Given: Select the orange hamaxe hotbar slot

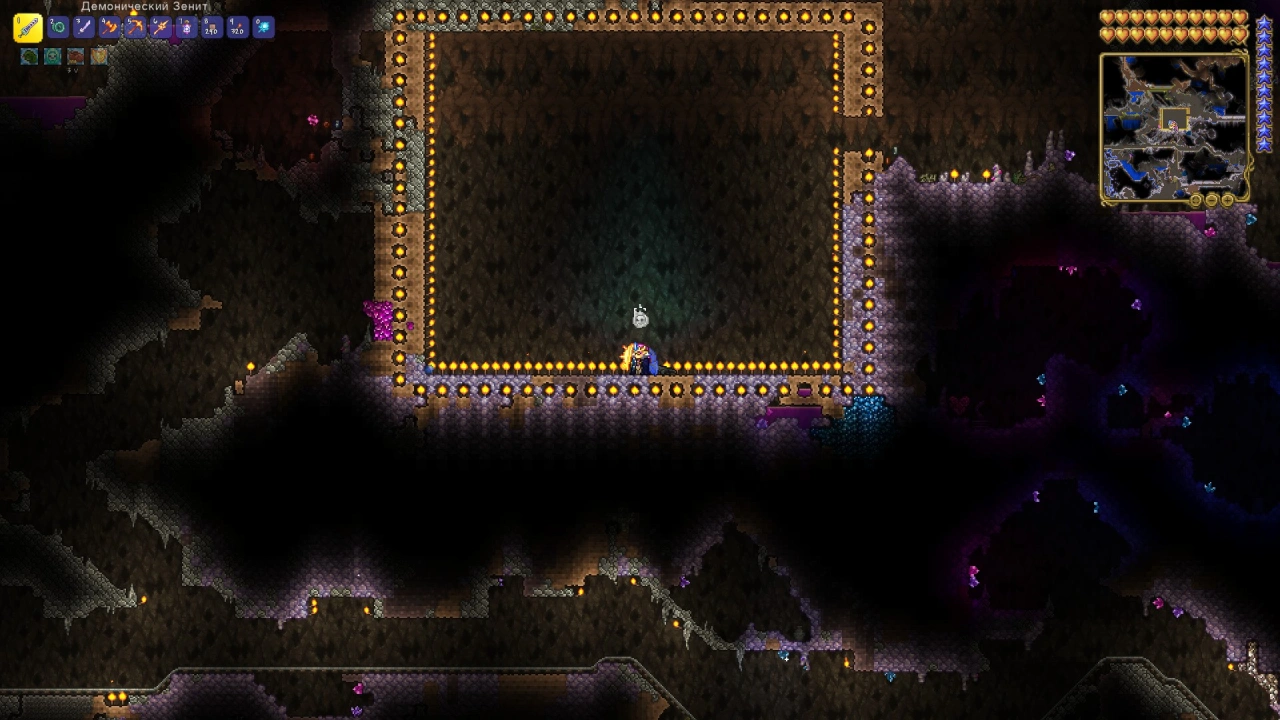Looking at the screenshot, I should click(x=110, y=28).
